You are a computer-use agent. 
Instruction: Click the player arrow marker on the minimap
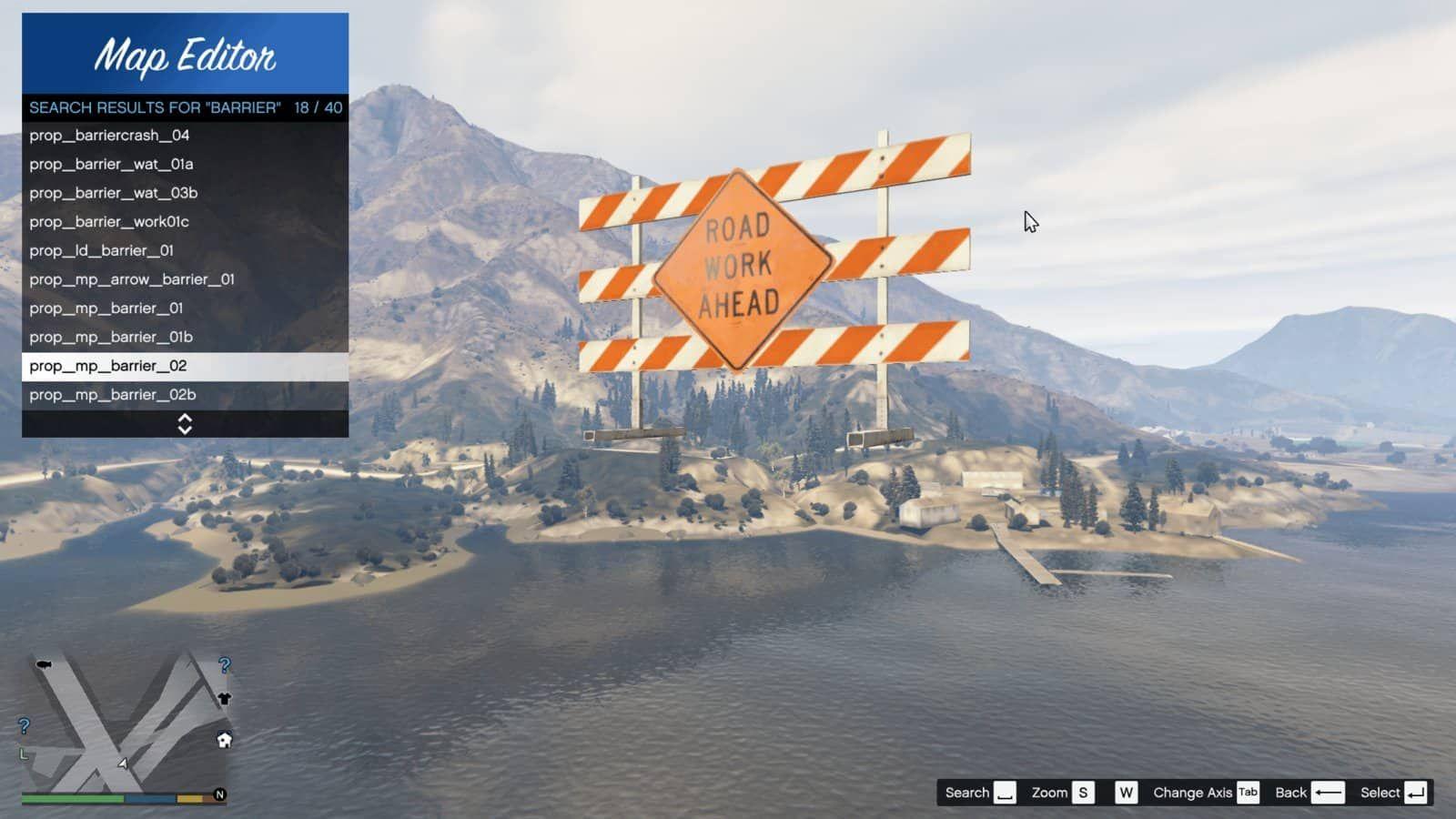tap(122, 763)
